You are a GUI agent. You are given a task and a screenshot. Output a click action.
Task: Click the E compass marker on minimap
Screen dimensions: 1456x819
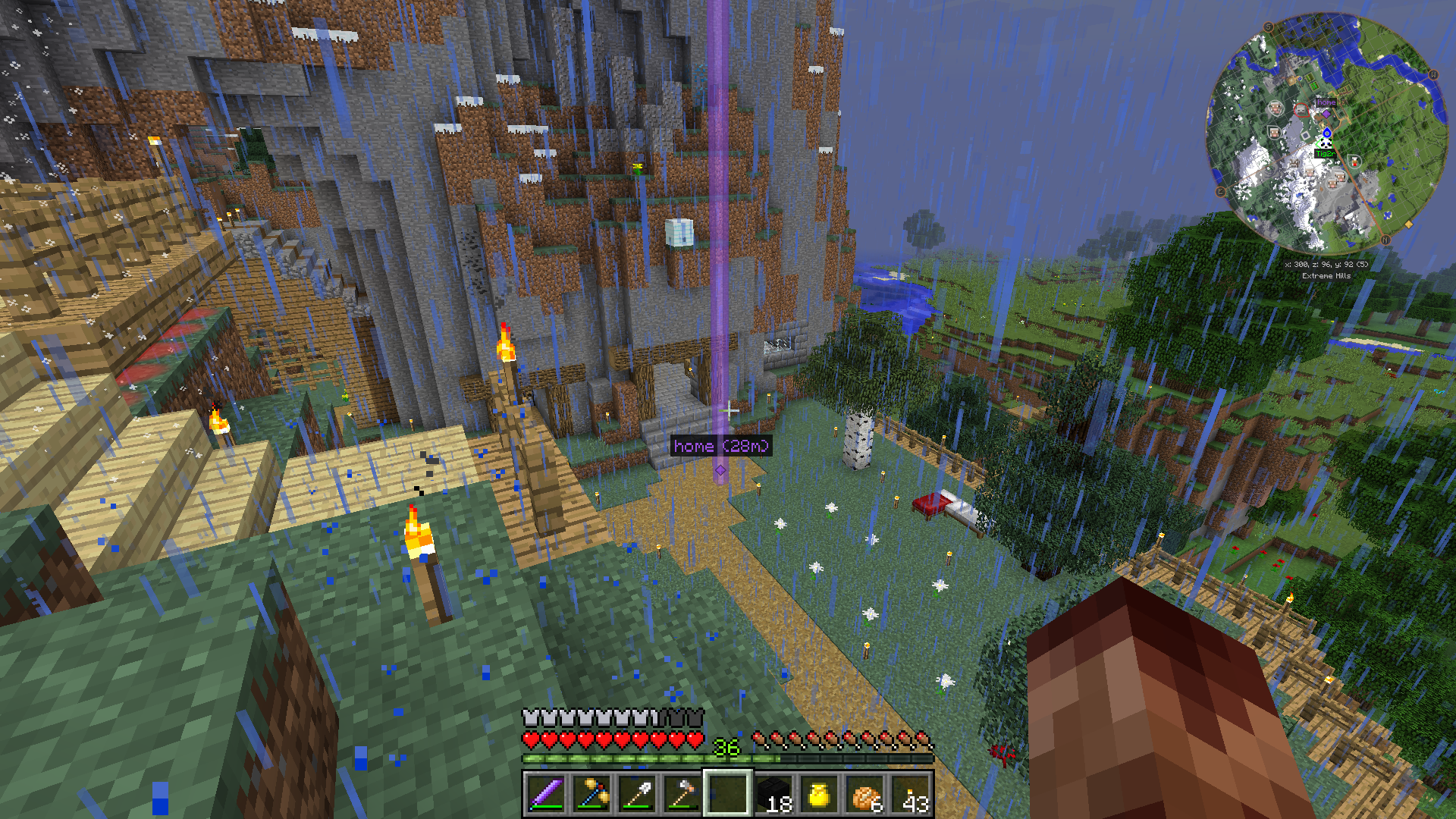[1221, 192]
